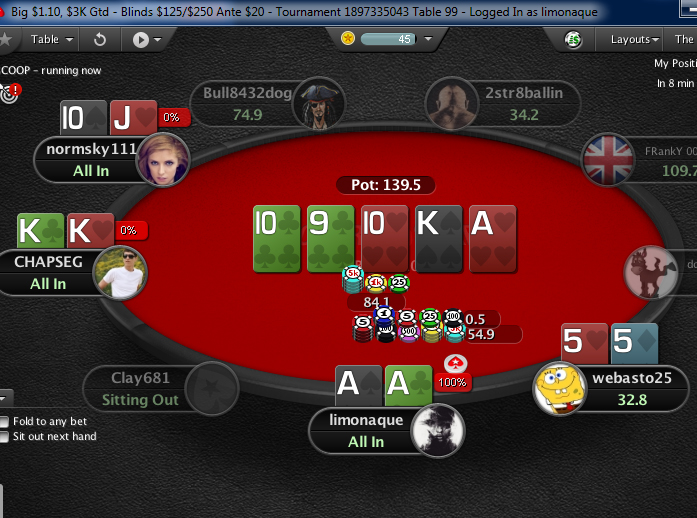Click the green dollar cashier icon
Screen dimensions: 697x518
(573, 40)
